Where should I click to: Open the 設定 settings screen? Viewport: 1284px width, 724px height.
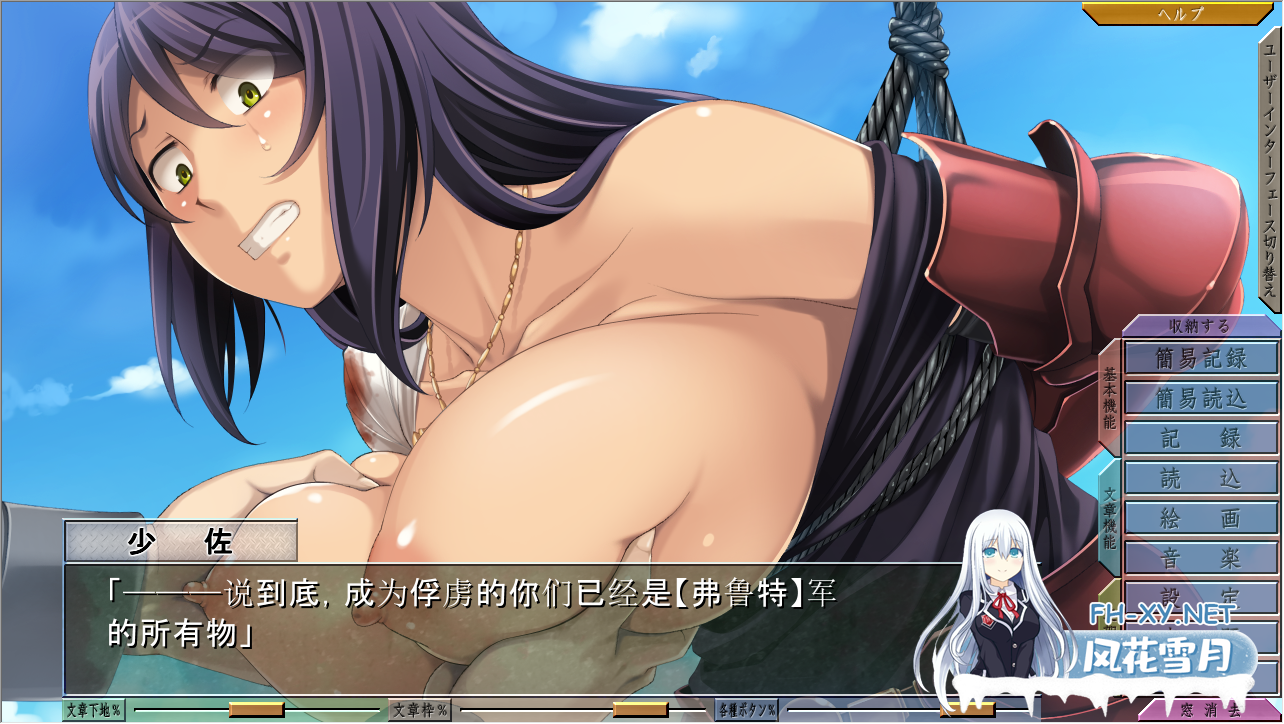(x=1199, y=594)
